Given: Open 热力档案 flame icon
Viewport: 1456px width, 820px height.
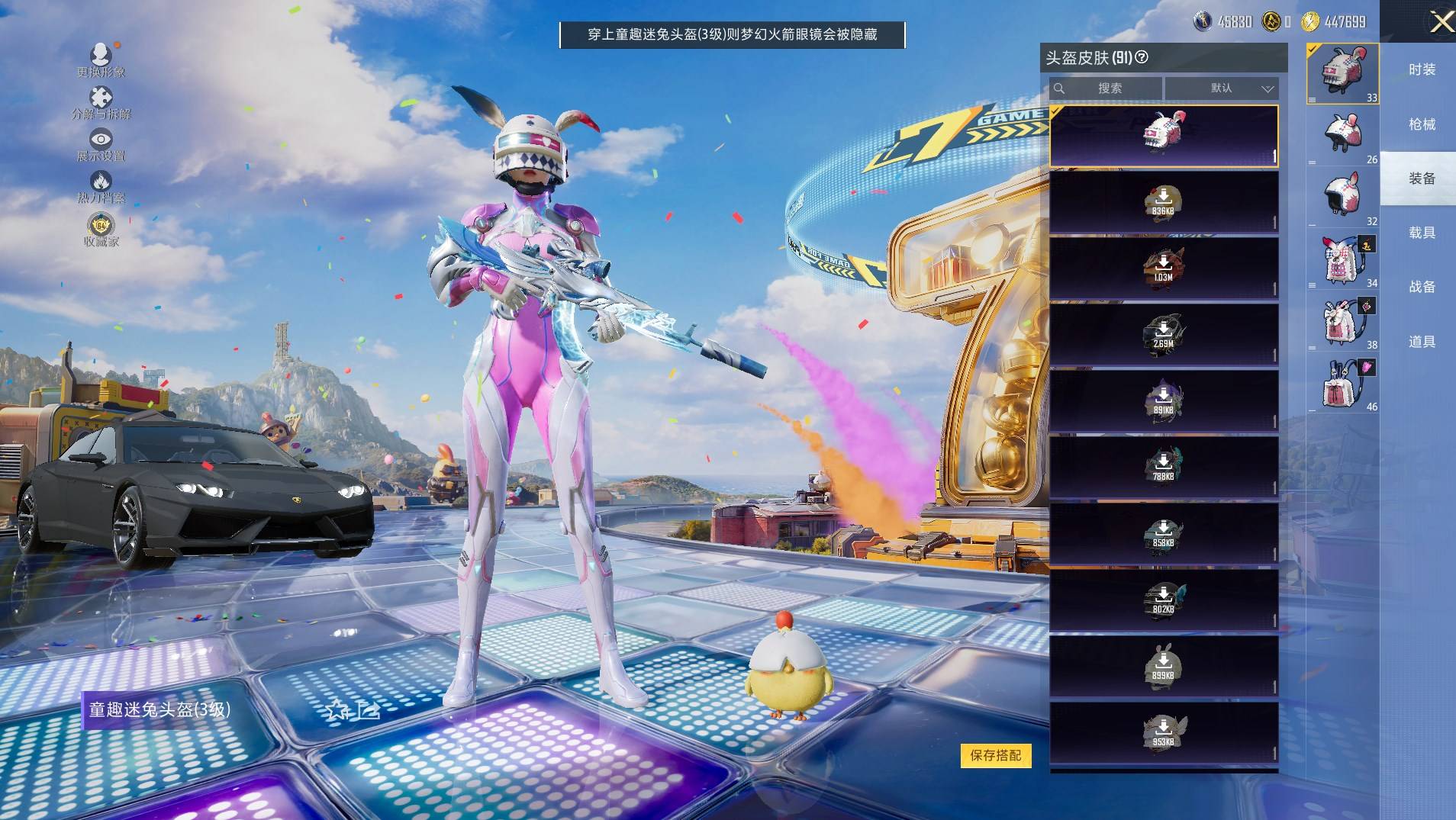Looking at the screenshot, I should point(101,185).
